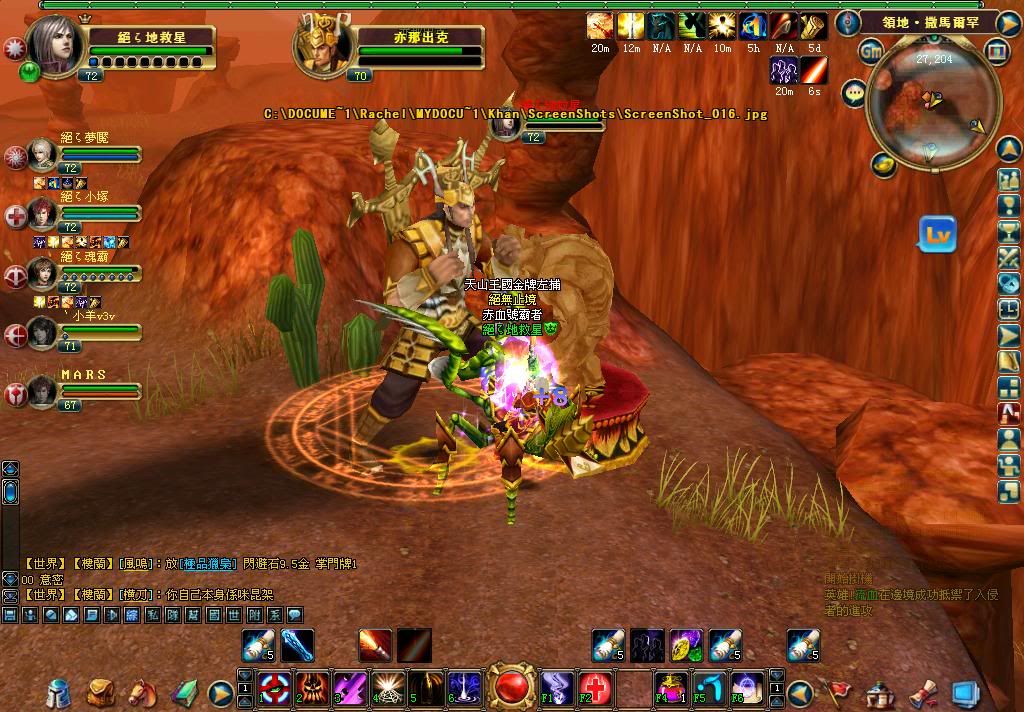Screen dimensions: 1024x712
Task: Use the red cross heal skill F2
Action: pos(593,688)
